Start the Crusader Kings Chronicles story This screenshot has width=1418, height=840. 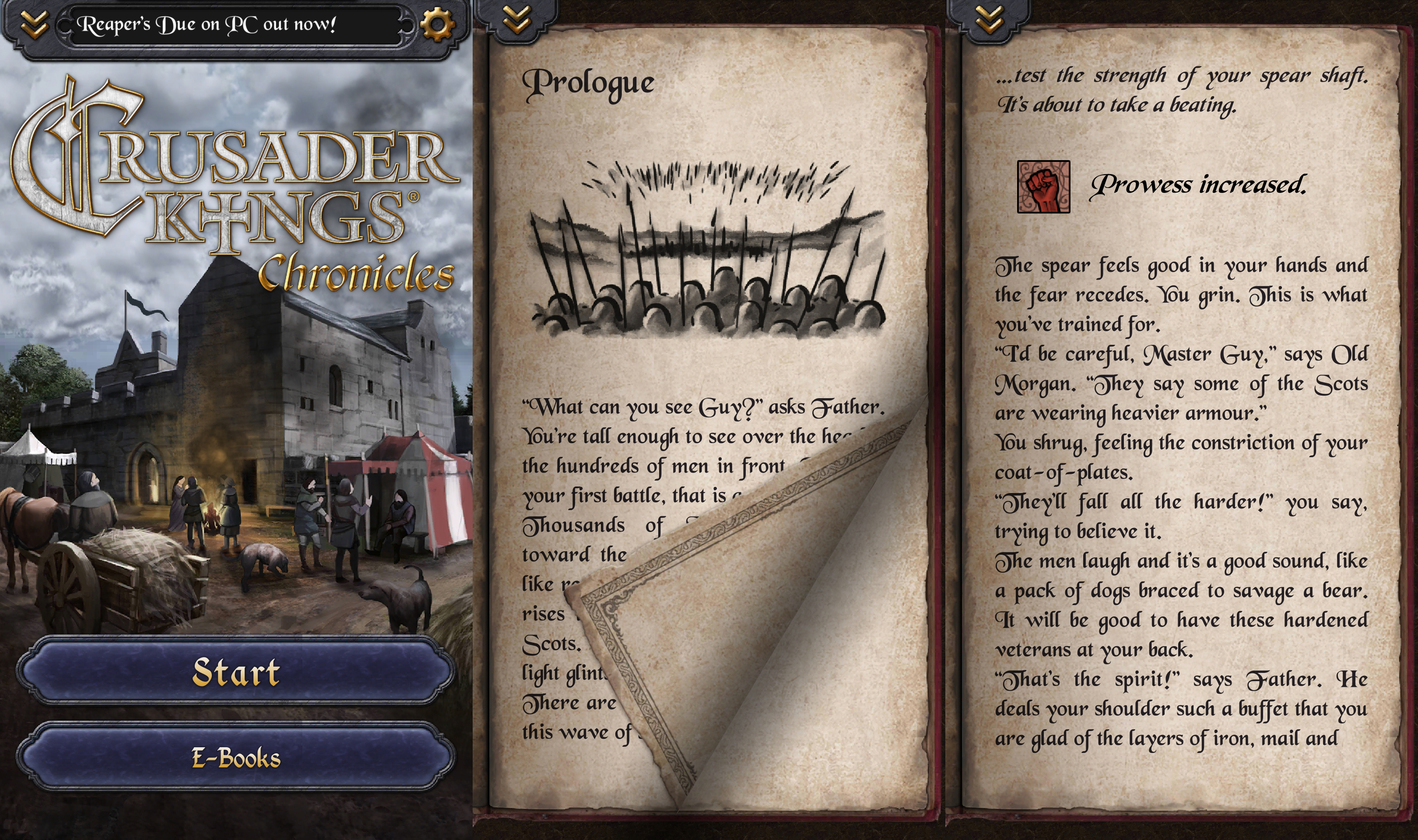tap(235, 672)
